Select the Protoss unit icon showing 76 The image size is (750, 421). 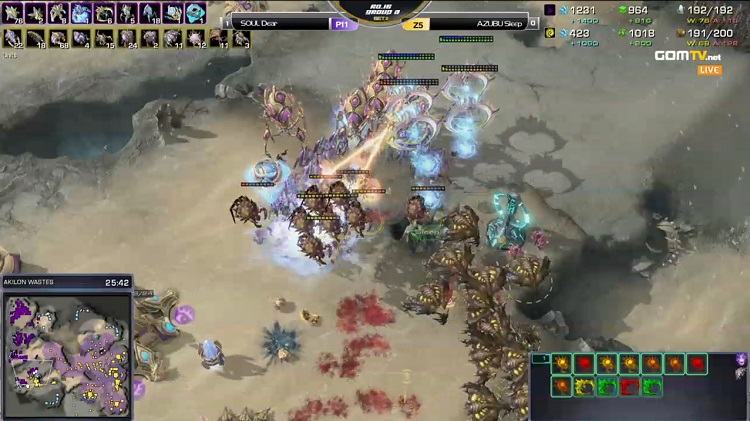13,13
